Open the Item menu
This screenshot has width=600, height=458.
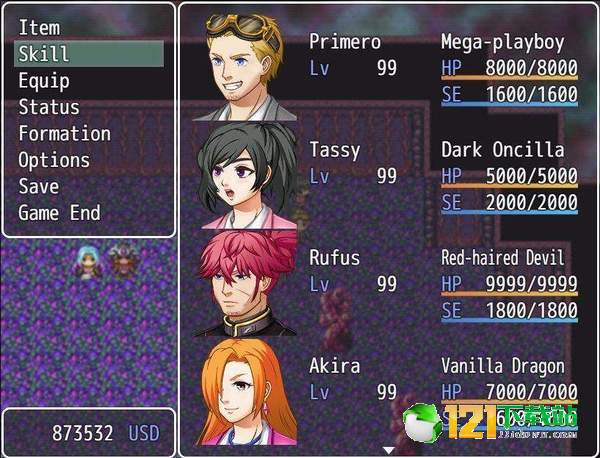(x=40, y=28)
